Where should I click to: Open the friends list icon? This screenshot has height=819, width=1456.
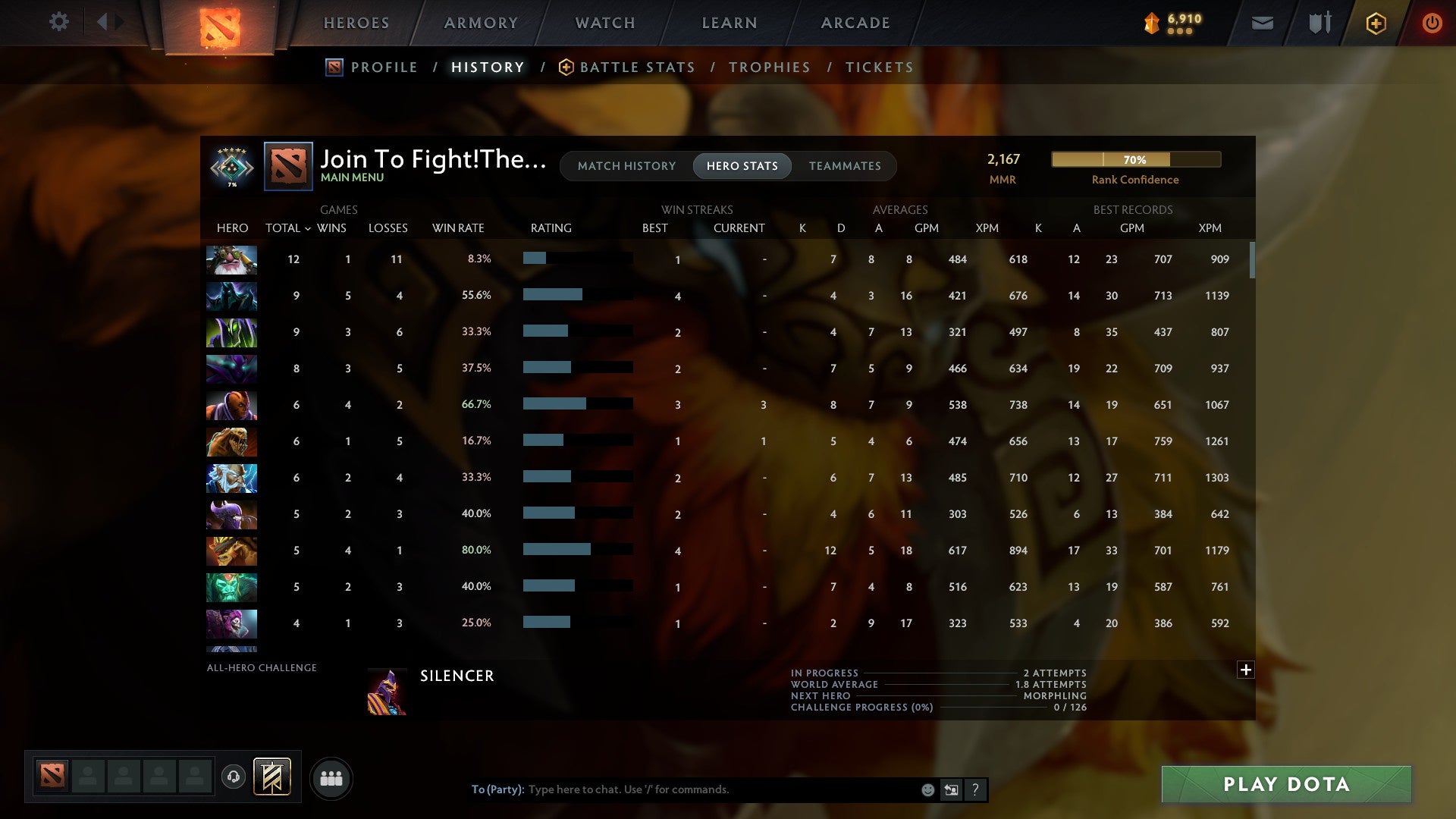tap(331, 778)
